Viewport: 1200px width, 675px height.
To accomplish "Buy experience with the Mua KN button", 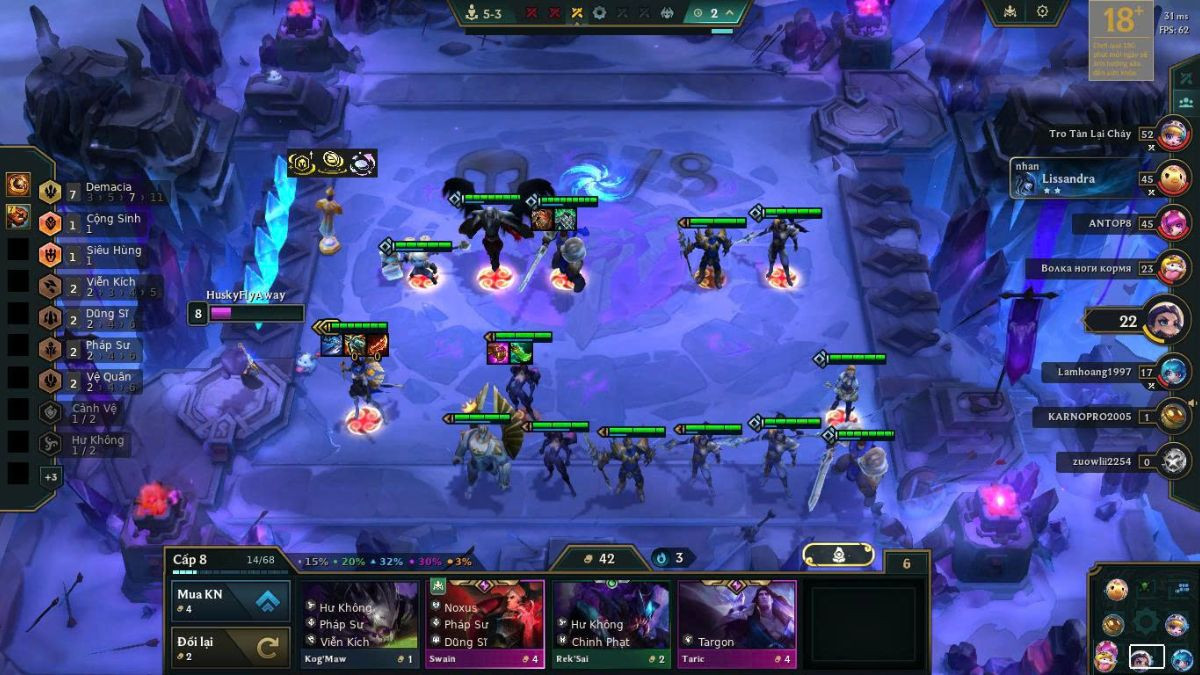I will coord(231,601).
